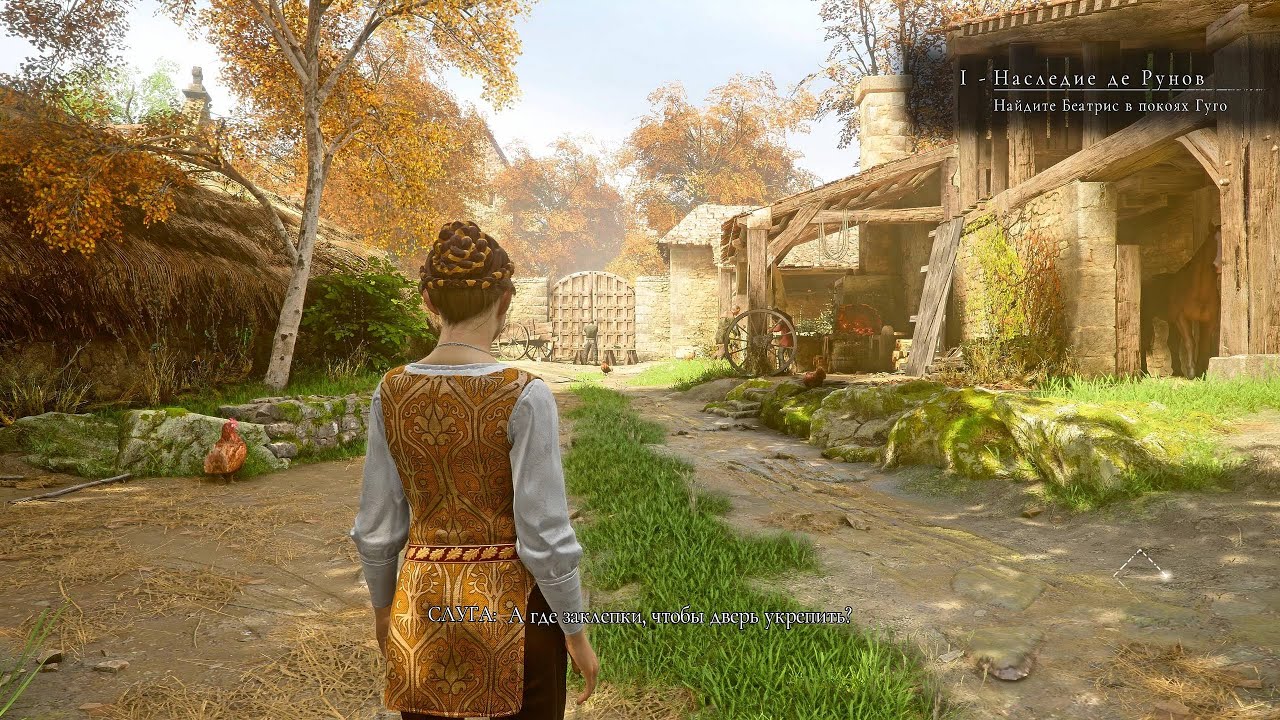The height and width of the screenshot is (720, 1280).
Task: Select the chapter objective tracker "Наследие де Рунов"
Action: (1098, 79)
